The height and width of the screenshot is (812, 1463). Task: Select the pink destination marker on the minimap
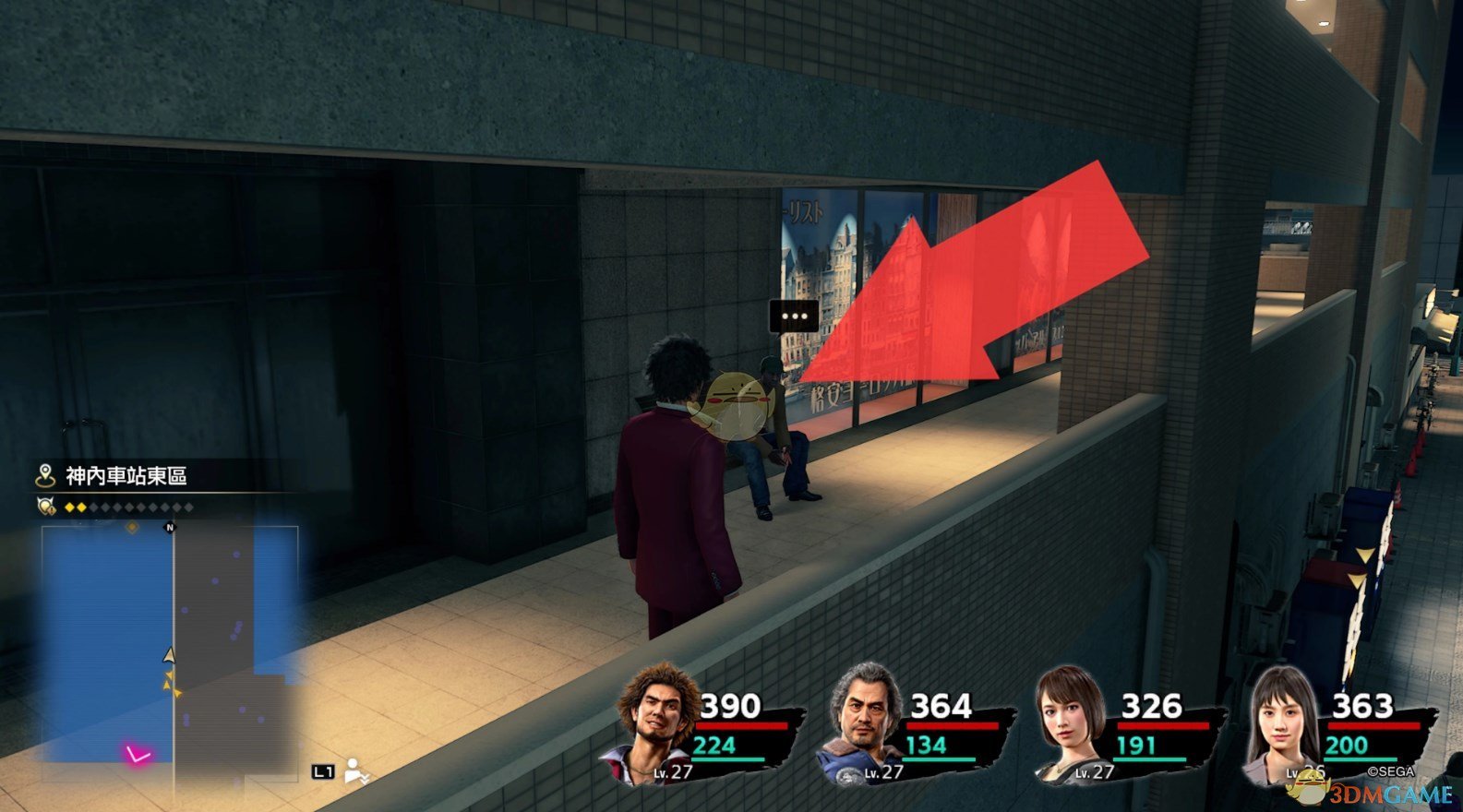coord(138,756)
